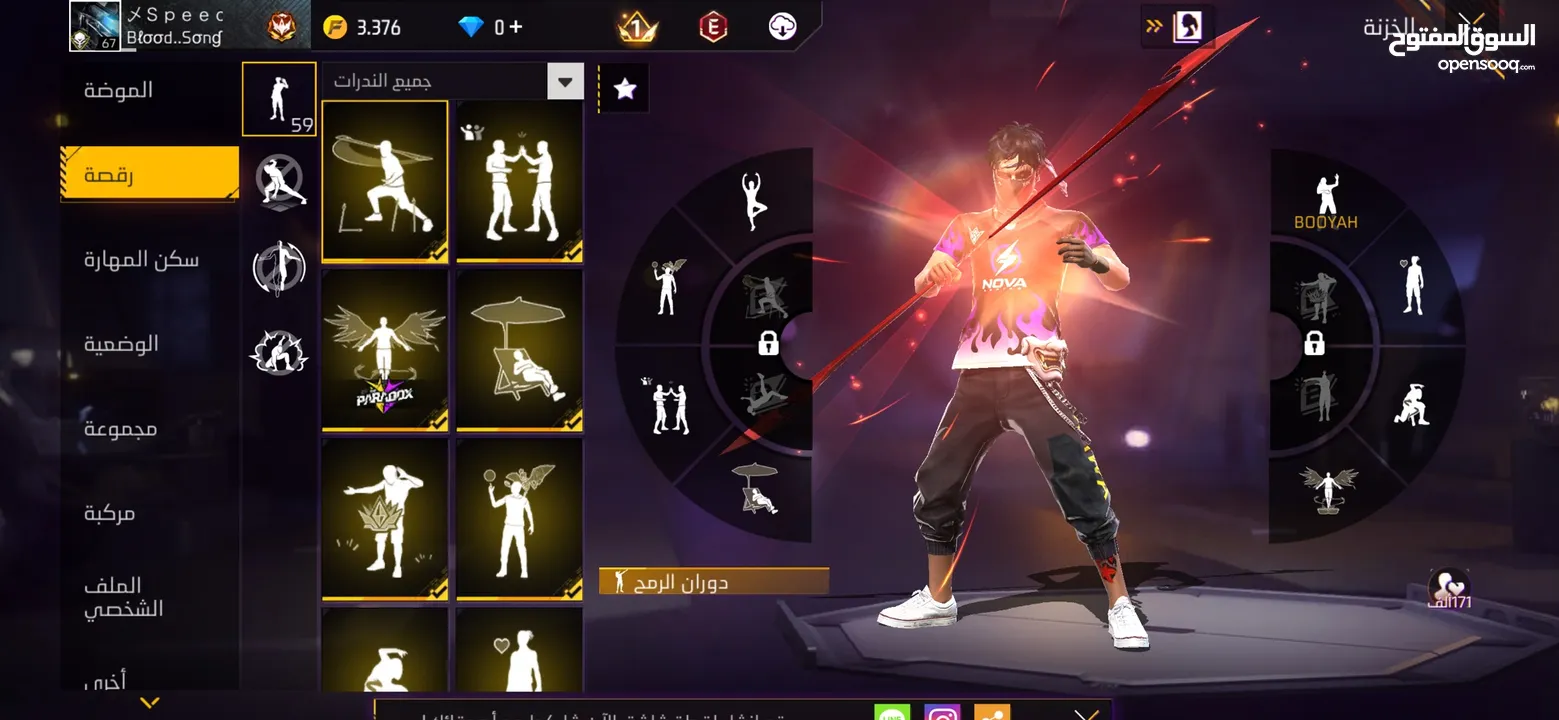Select the الملف الشخصي (Profile) tab

(x=123, y=597)
